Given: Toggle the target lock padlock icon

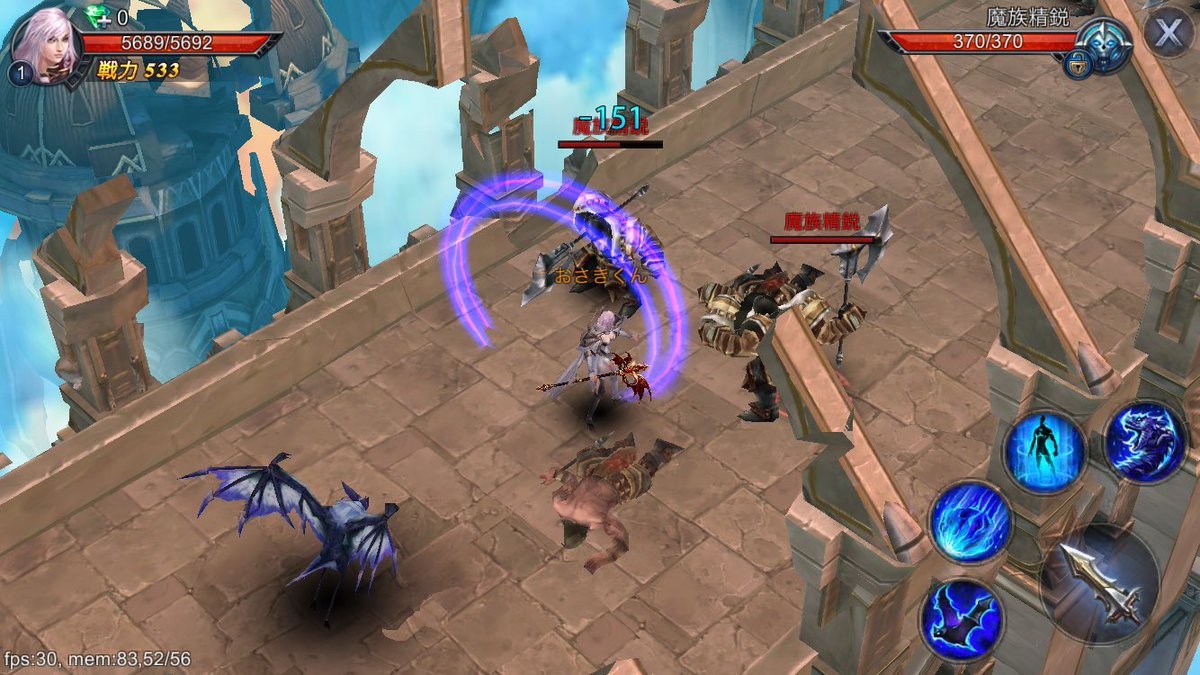Looking at the screenshot, I should 1077,65.
